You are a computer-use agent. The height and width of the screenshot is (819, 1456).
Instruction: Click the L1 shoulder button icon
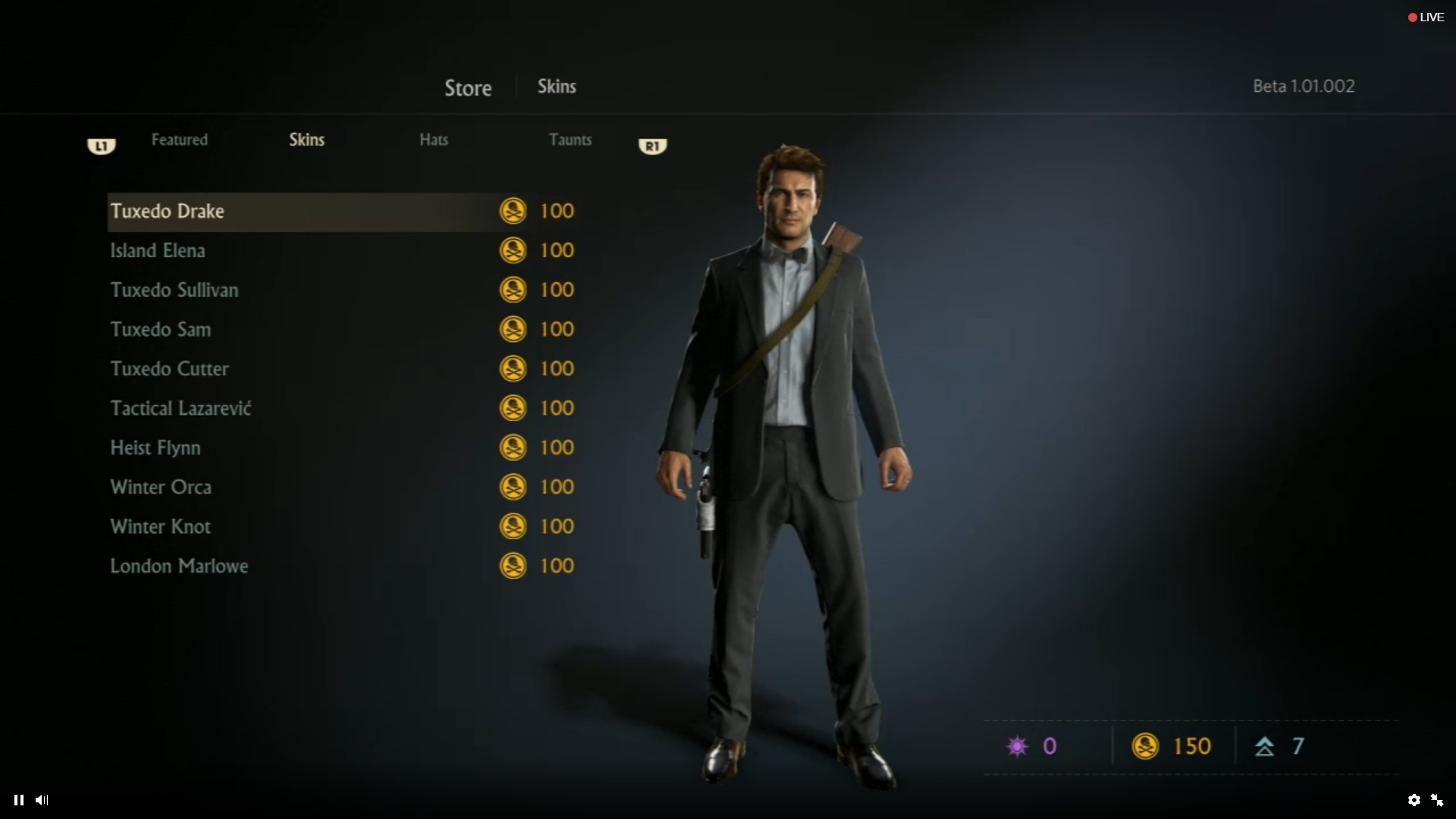tap(101, 146)
